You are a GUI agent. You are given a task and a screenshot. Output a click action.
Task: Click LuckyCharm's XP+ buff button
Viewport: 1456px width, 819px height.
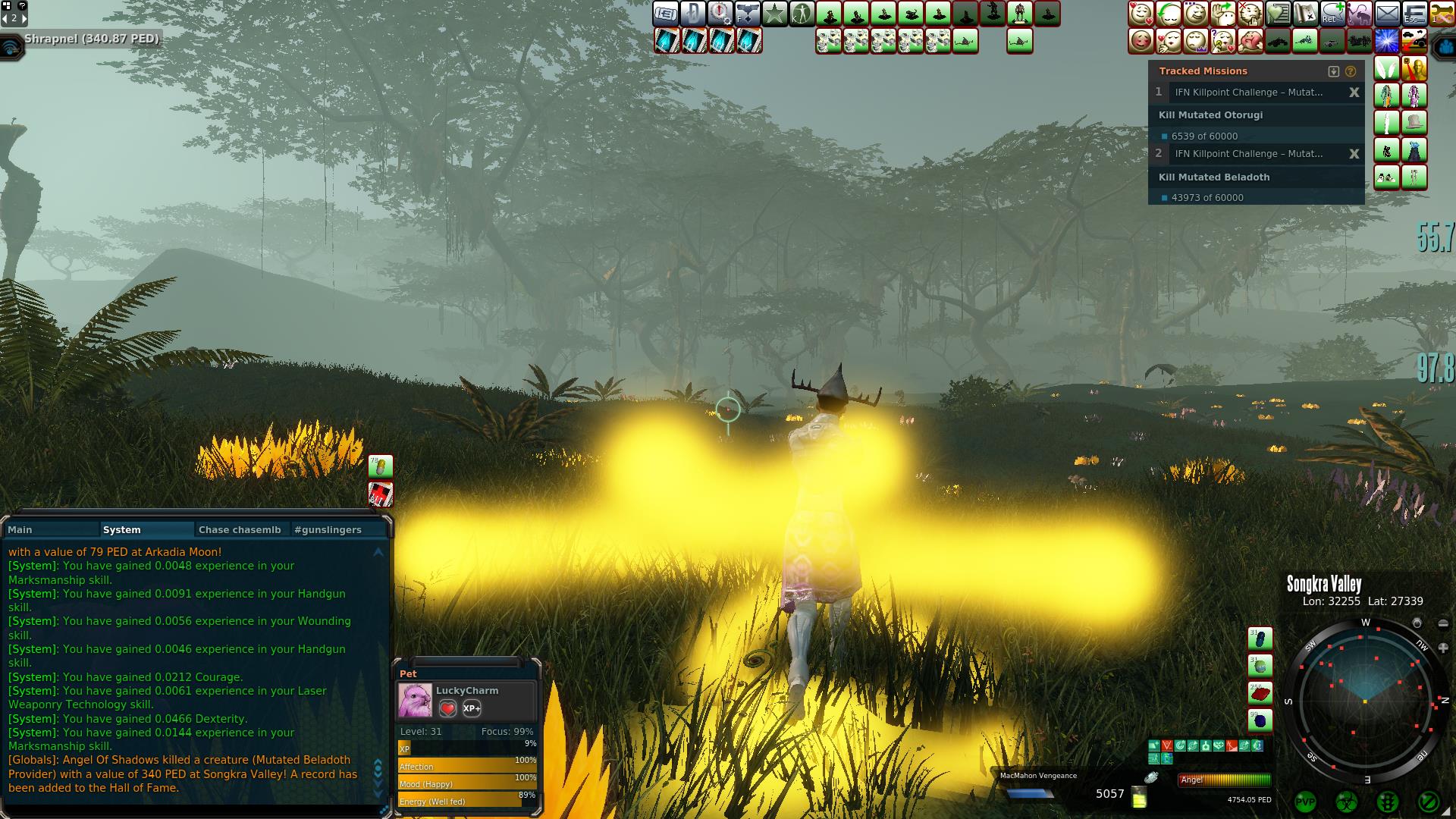point(472,708)
